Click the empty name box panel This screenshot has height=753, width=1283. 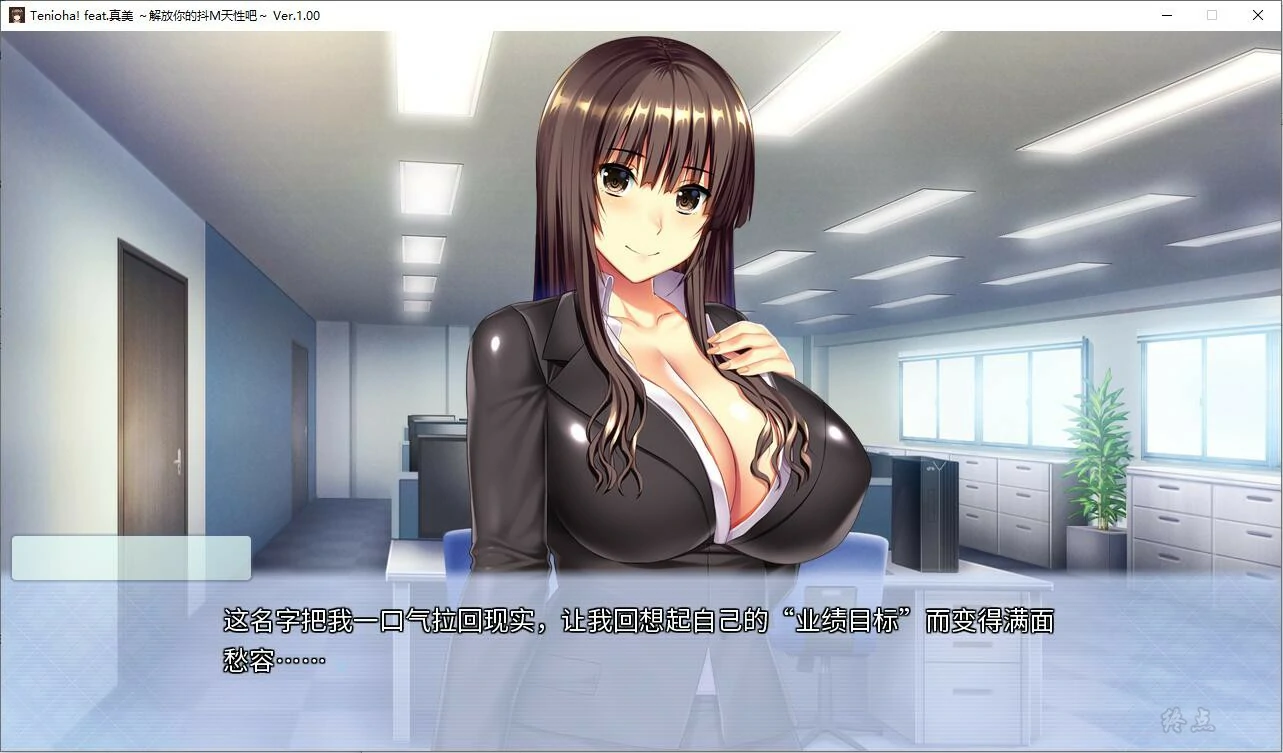130,558
